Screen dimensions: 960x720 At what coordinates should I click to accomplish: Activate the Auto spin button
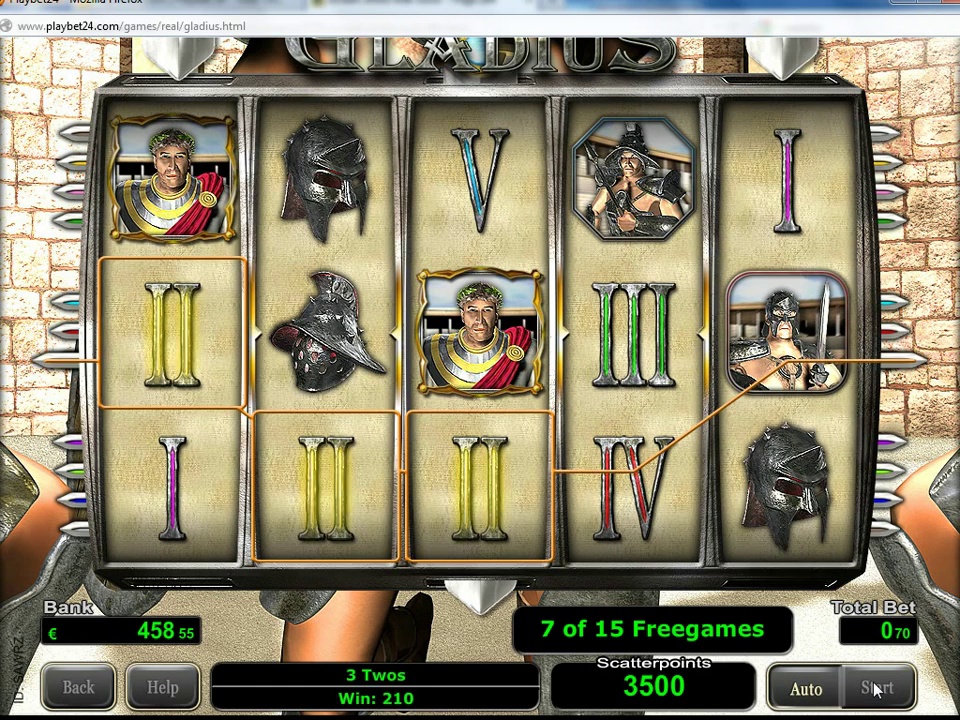point(806,688)
